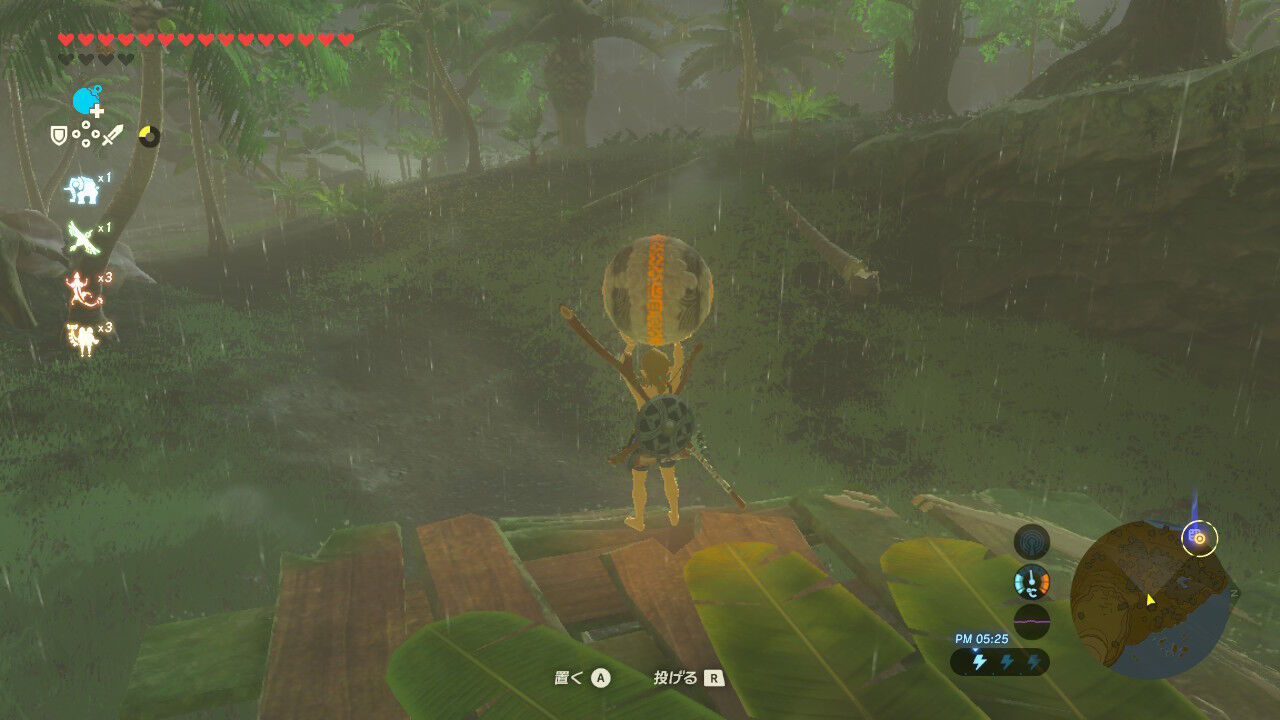The height and width of the screenshot is (720, 1280).
Task: Click the yellow shrine marker on the minimap
Action: click(1197, 537)
